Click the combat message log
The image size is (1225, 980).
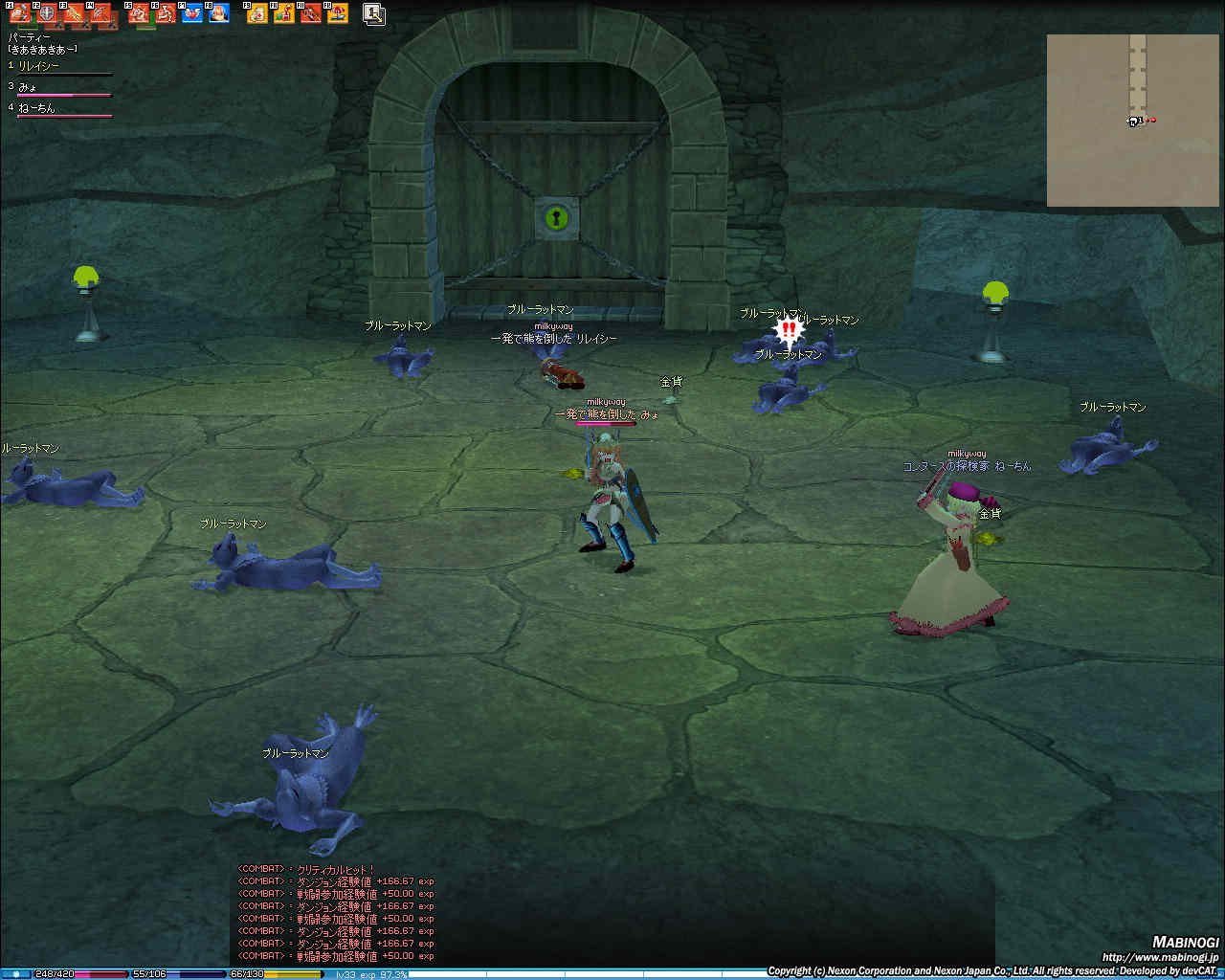coord(336,913)
